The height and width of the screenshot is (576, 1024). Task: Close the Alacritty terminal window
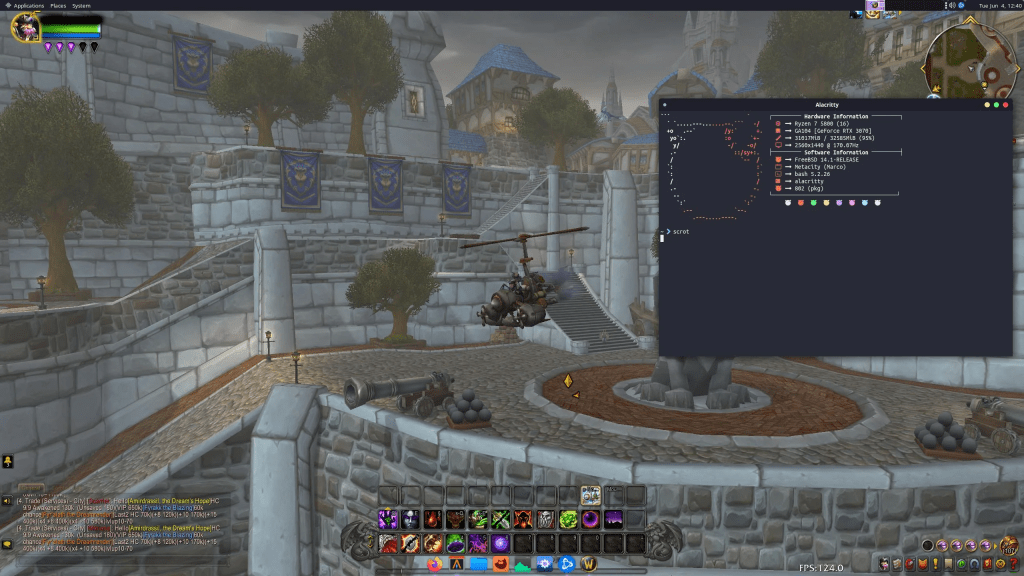[x=1005, y=104]
